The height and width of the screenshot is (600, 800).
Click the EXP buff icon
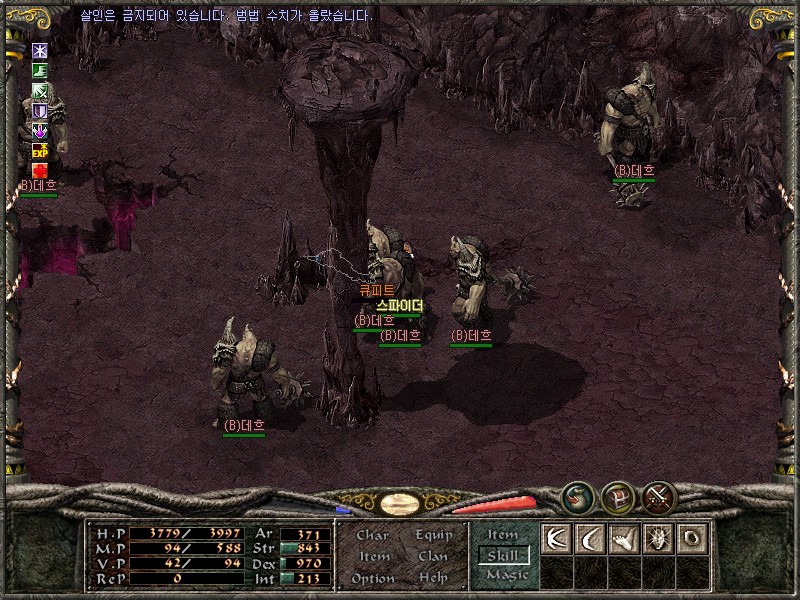(x=40, y=150)
